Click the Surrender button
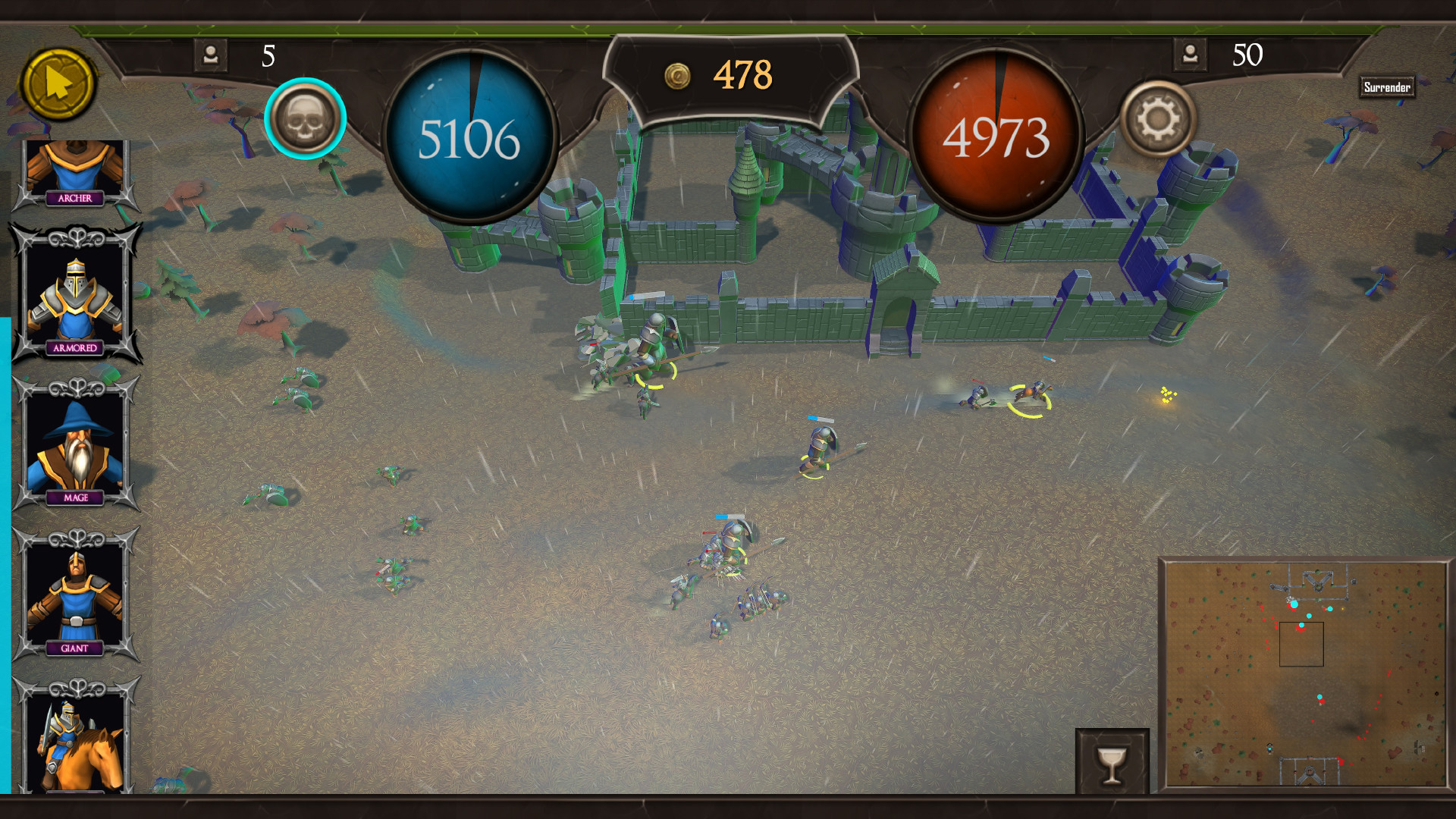The image size is (1456, 819). tap(1388, 86)
